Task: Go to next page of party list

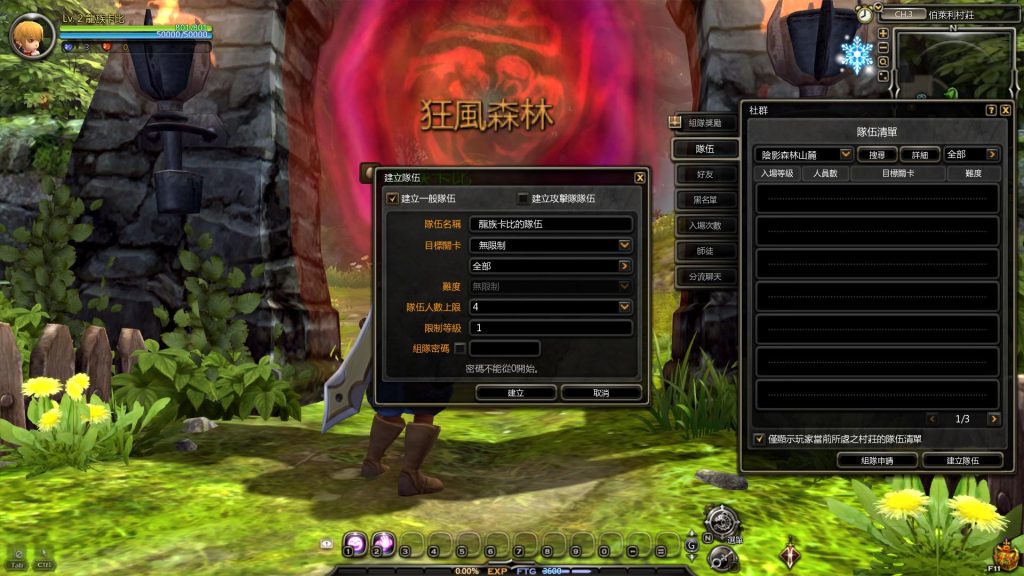Action: pos(993,419)
